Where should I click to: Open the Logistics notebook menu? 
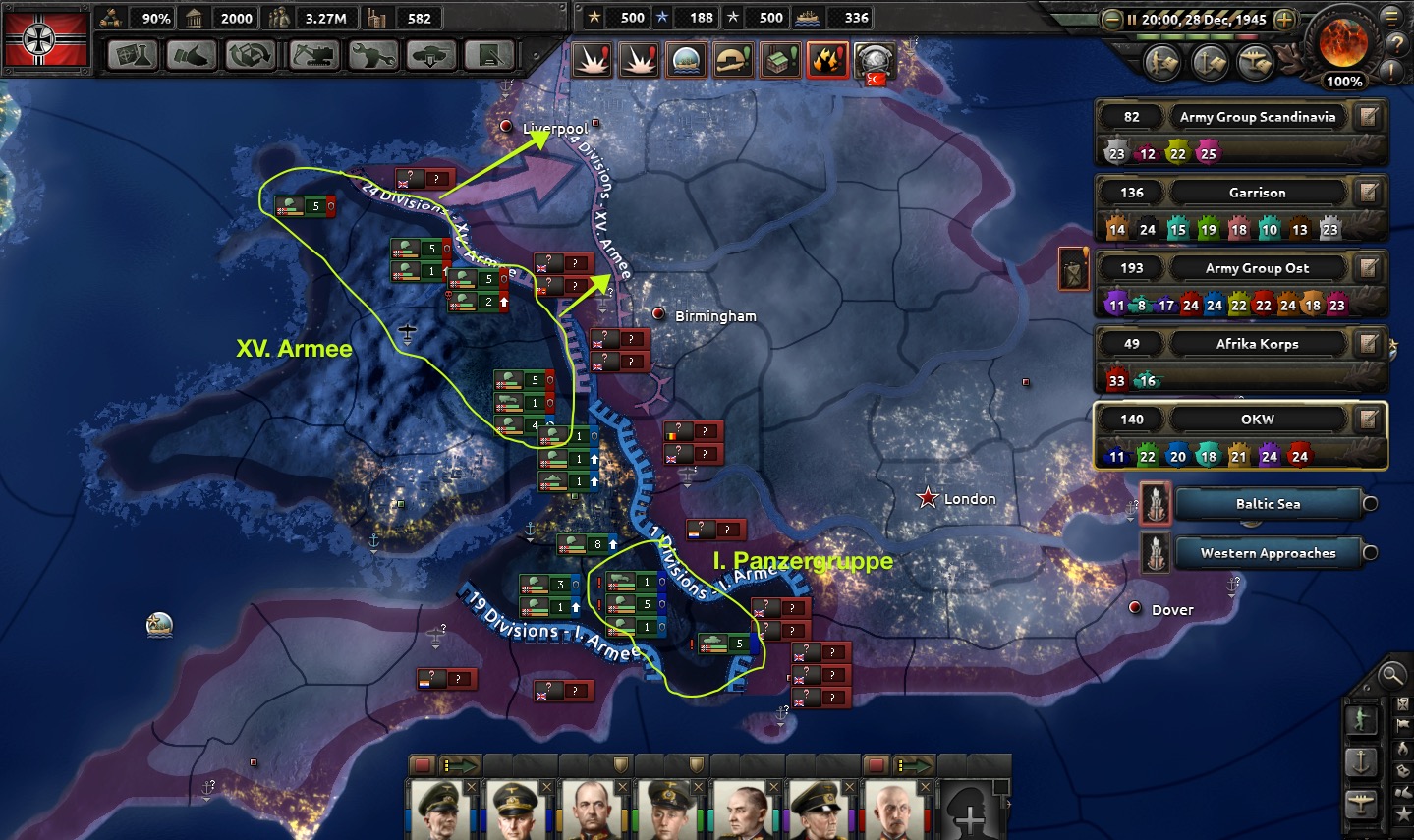(x=490, y=55)
